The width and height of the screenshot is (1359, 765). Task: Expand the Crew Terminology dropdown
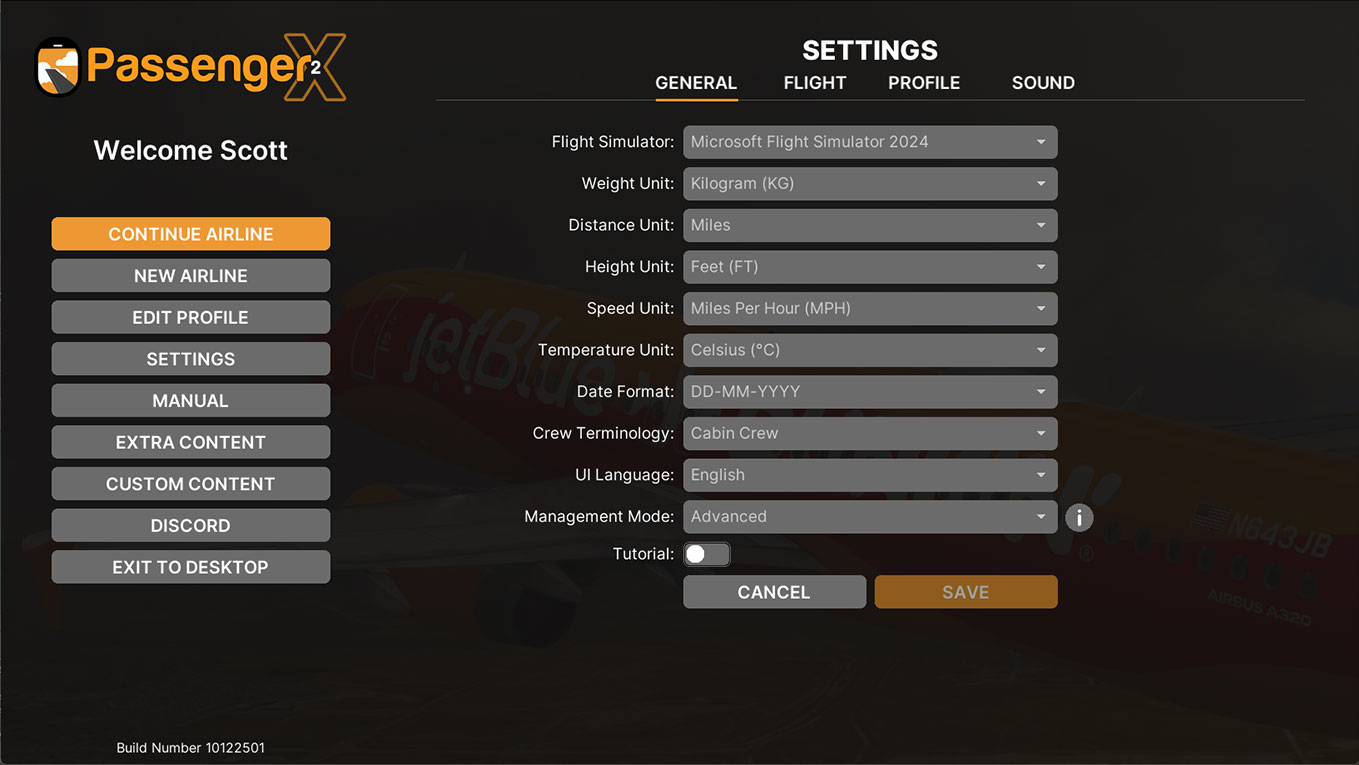point(869,434)
